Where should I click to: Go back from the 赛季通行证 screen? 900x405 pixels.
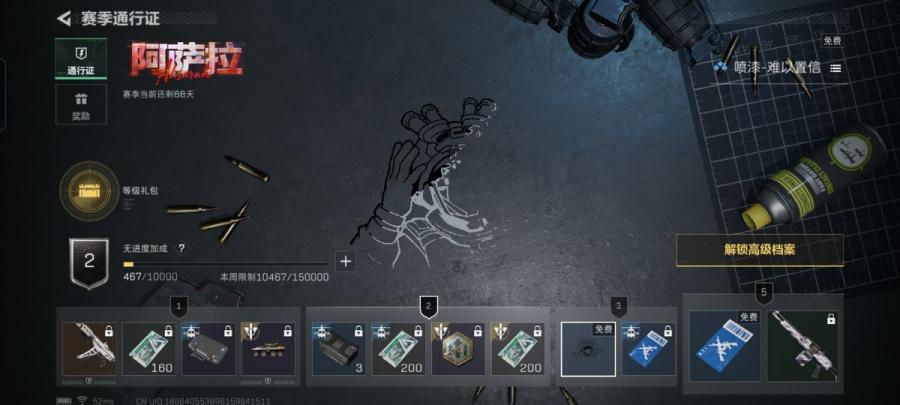64,18
